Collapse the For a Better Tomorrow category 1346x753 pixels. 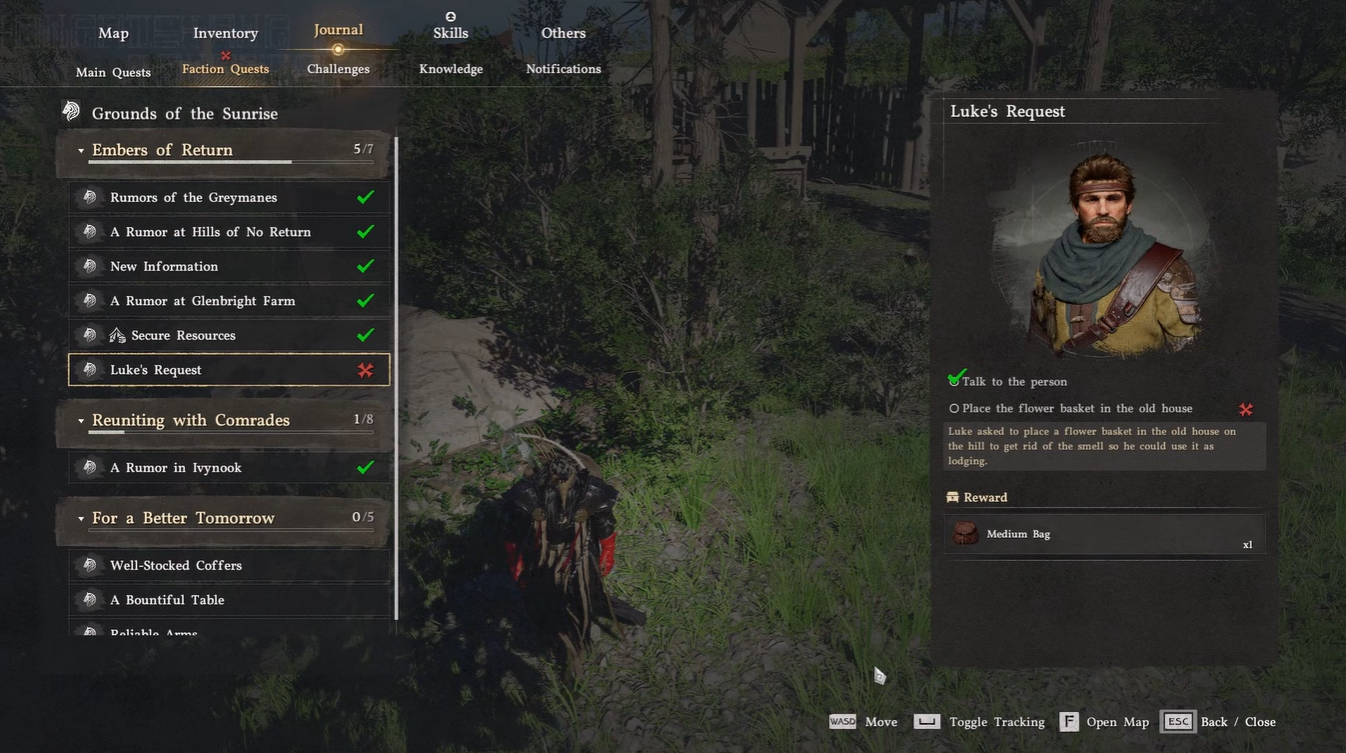[82, 519]
